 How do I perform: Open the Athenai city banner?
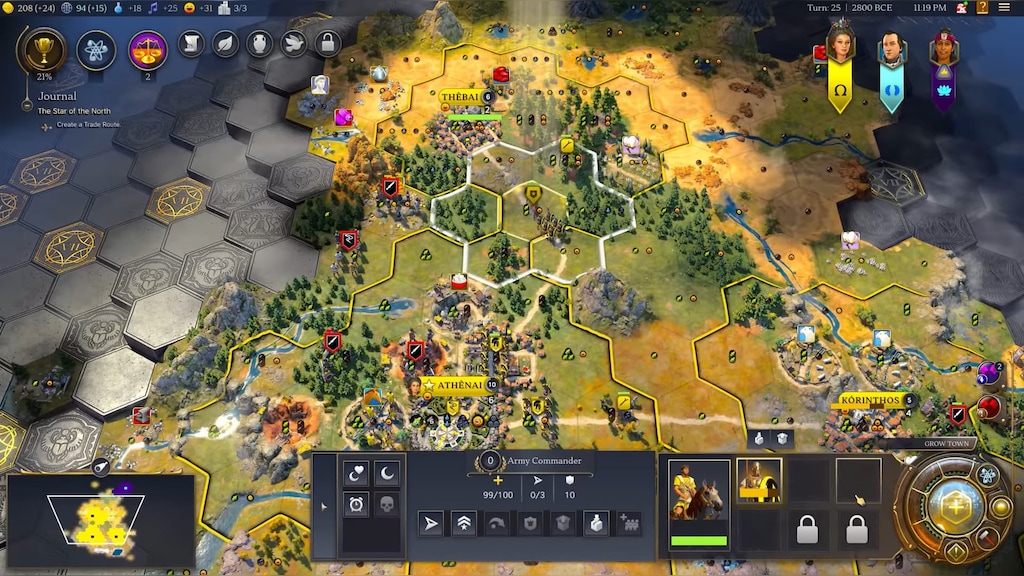click(458, 384)
